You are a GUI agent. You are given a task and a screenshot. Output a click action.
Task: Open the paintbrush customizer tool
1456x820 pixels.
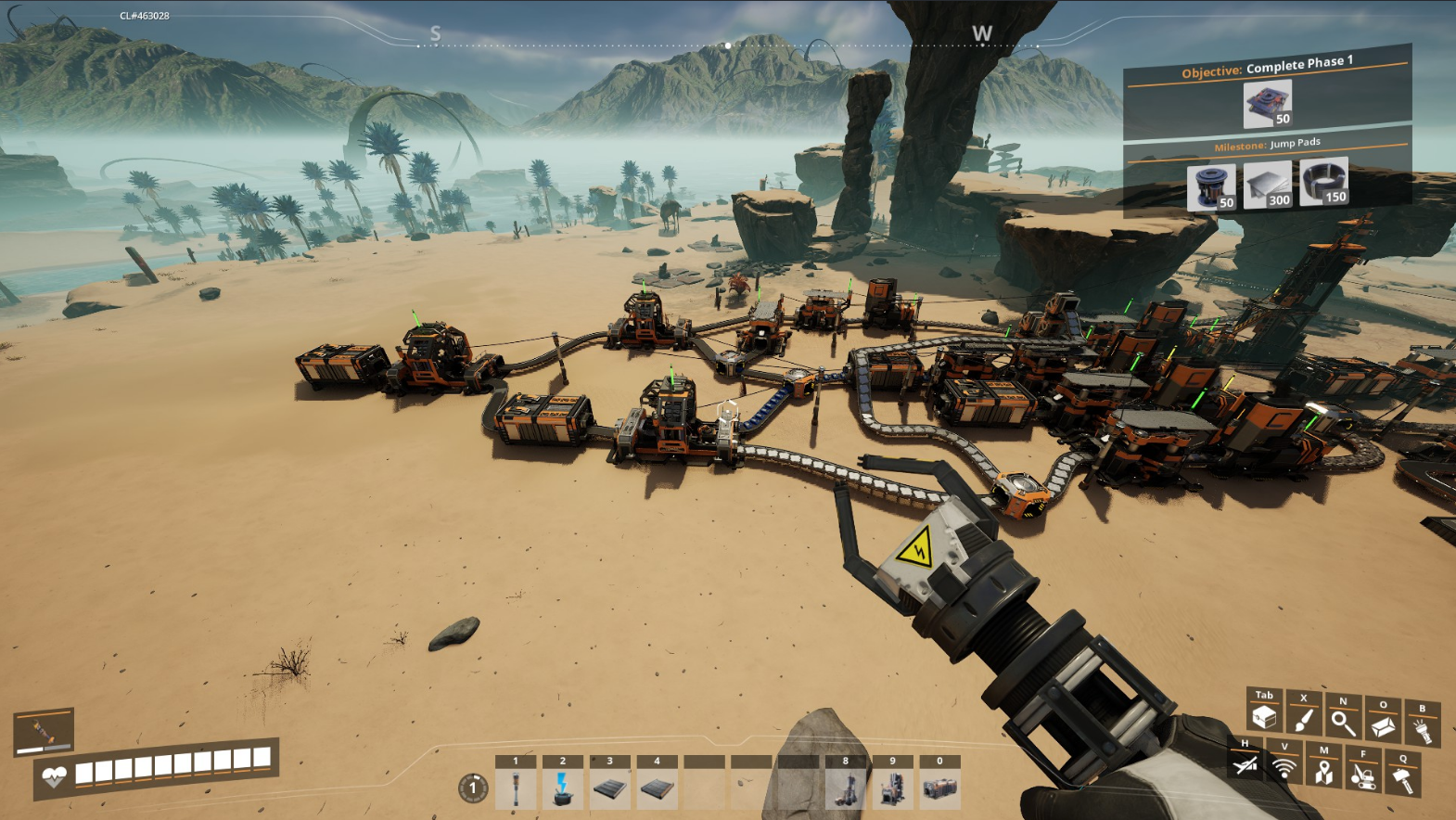click(x=1303, y=720)
